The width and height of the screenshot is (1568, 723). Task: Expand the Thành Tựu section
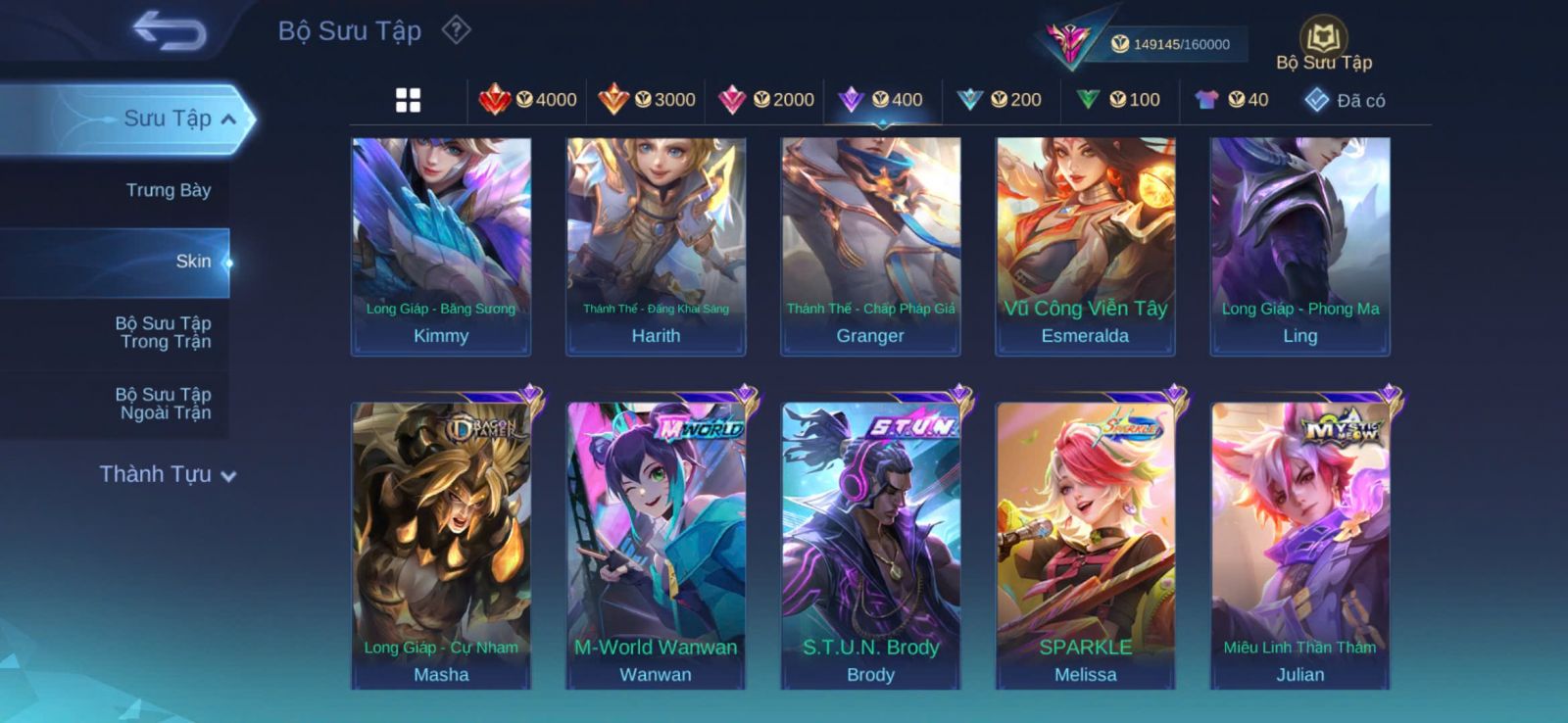[168, 474]
